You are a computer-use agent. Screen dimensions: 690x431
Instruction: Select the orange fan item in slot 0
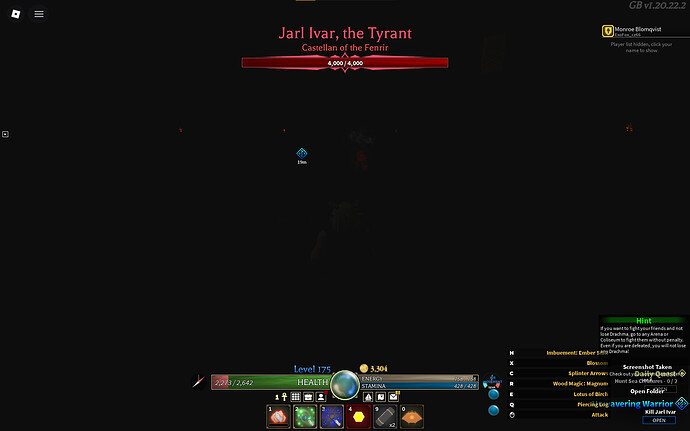[x=412, y=417]
